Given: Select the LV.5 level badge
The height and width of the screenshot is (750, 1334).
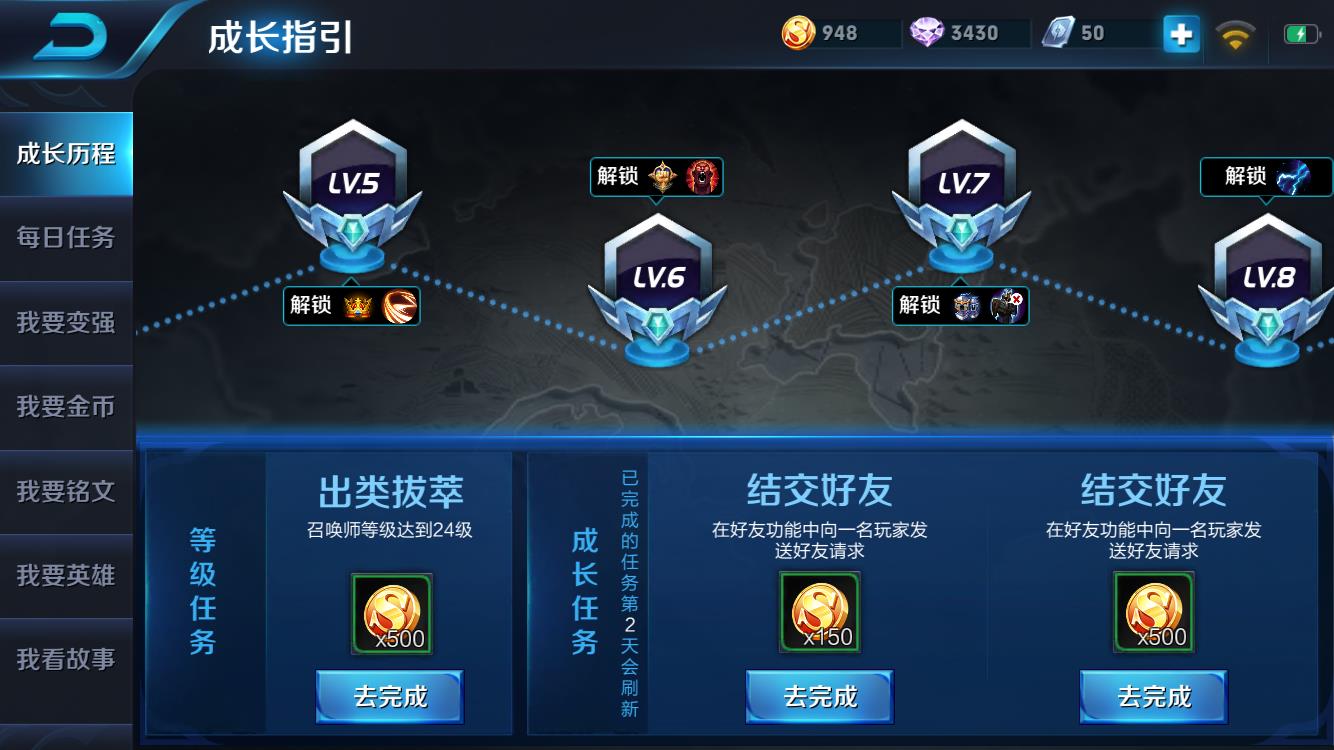Looking at the screenshot, I should (x=352, y=190).
